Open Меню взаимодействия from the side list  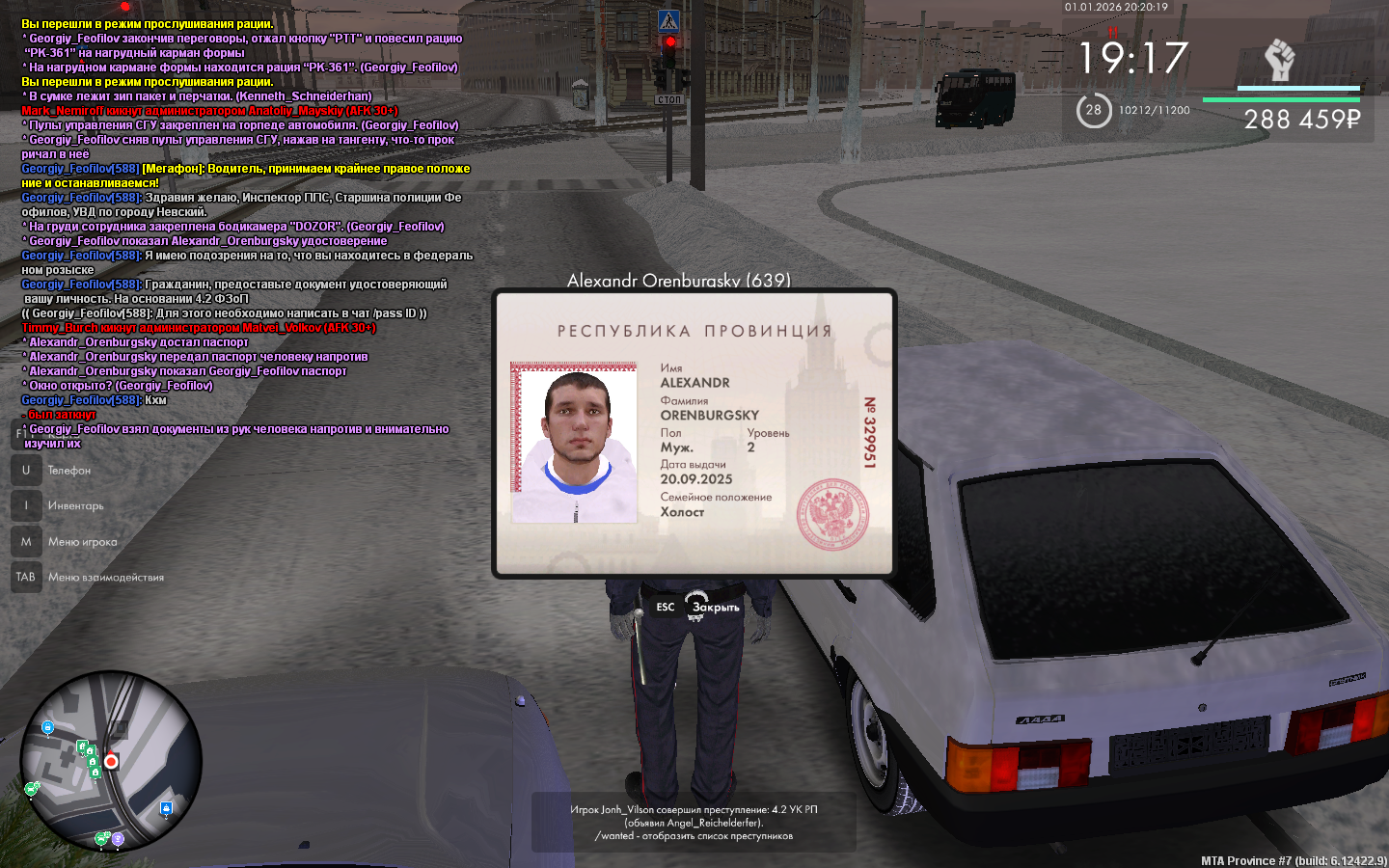pyautogui.click(x=105, y=578)
